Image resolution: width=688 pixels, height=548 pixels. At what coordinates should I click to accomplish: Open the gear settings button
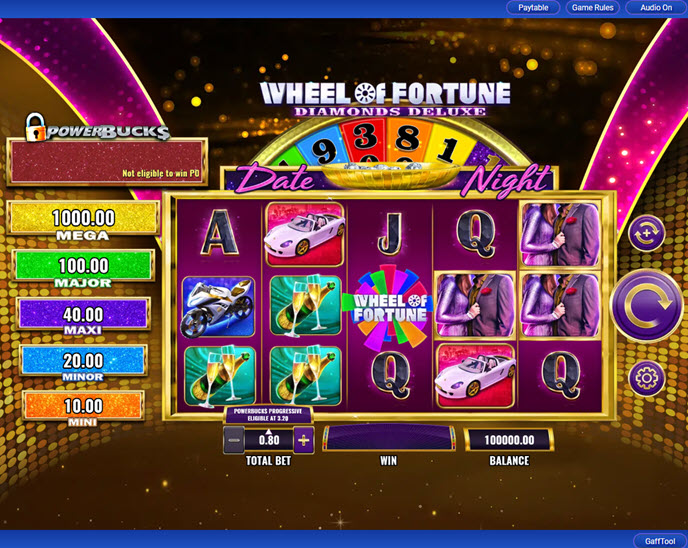pyautogui.click(x=646, y=377)
